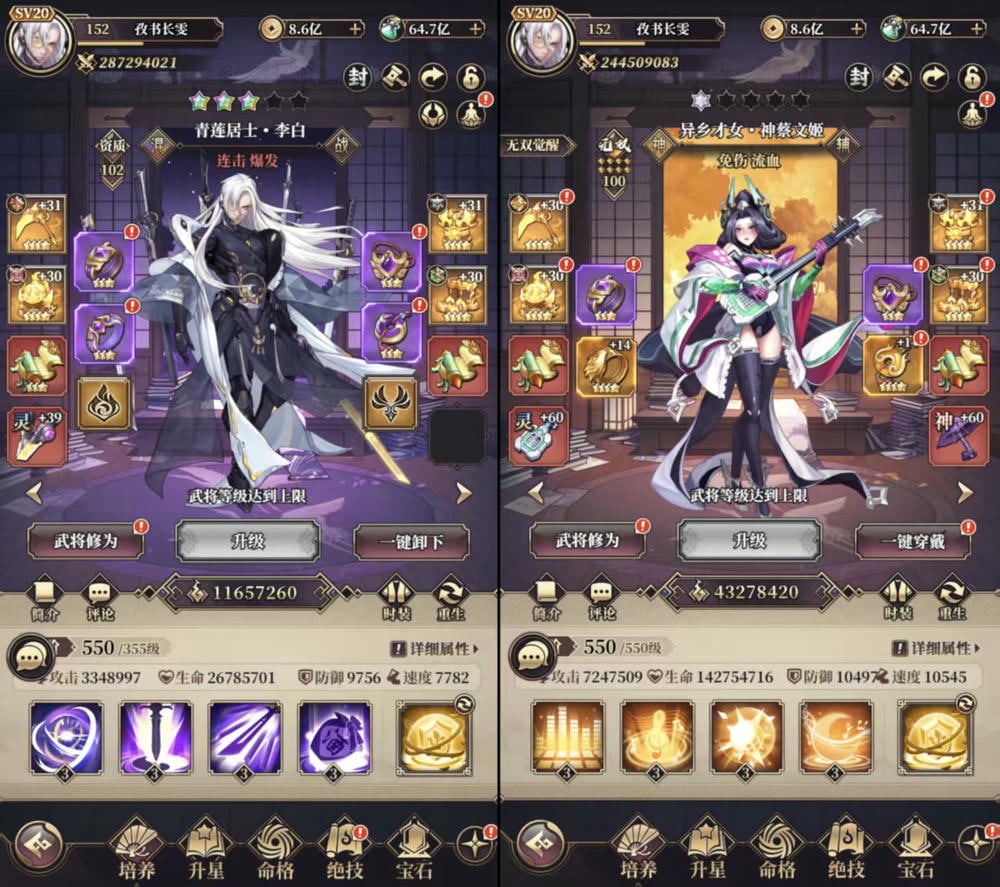This screenshot has width=1000, height=887.
Task: Tap the 资质 102 aptitude badge
Action: 112,156
